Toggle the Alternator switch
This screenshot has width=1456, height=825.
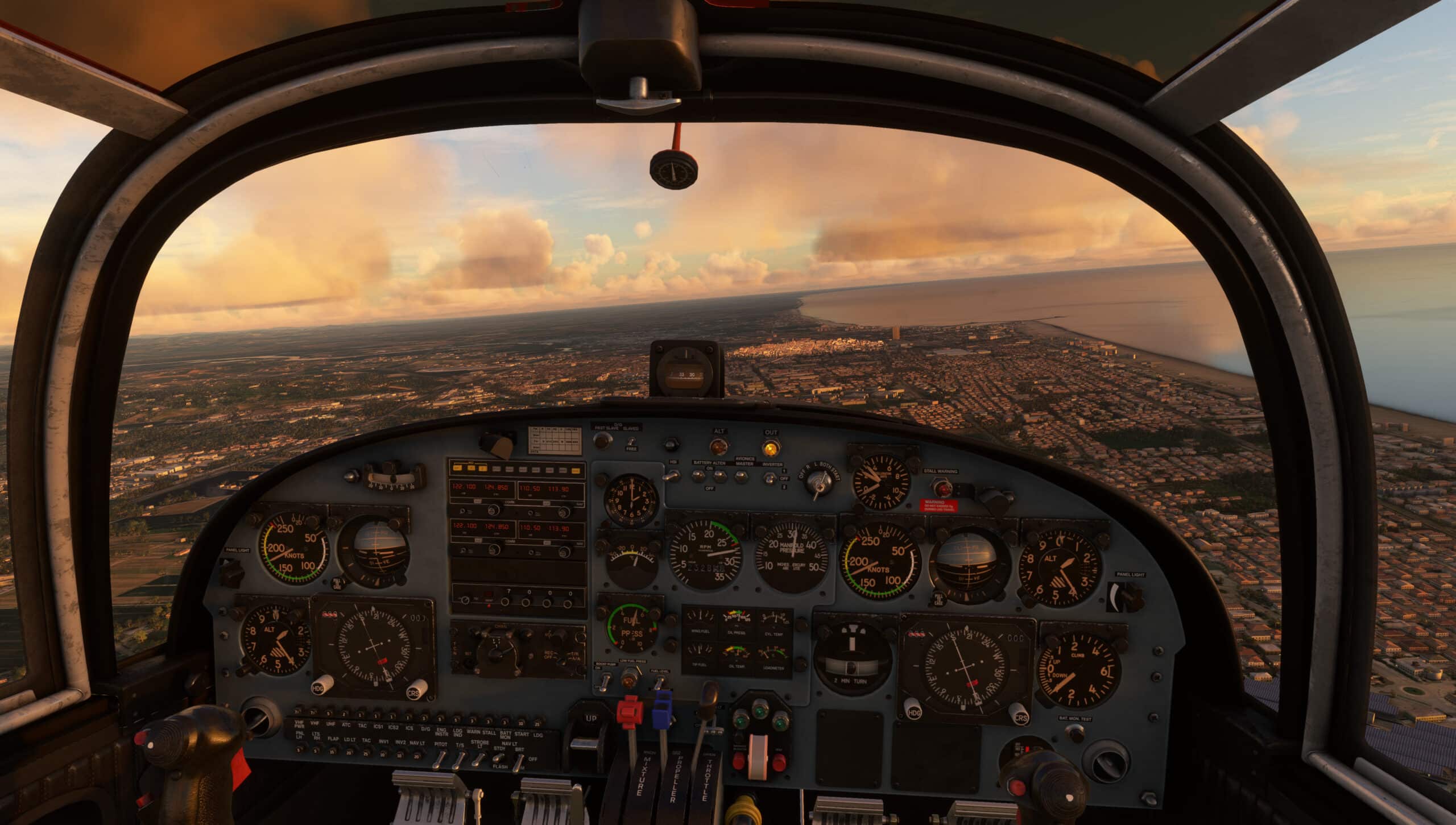coord(719,476)
